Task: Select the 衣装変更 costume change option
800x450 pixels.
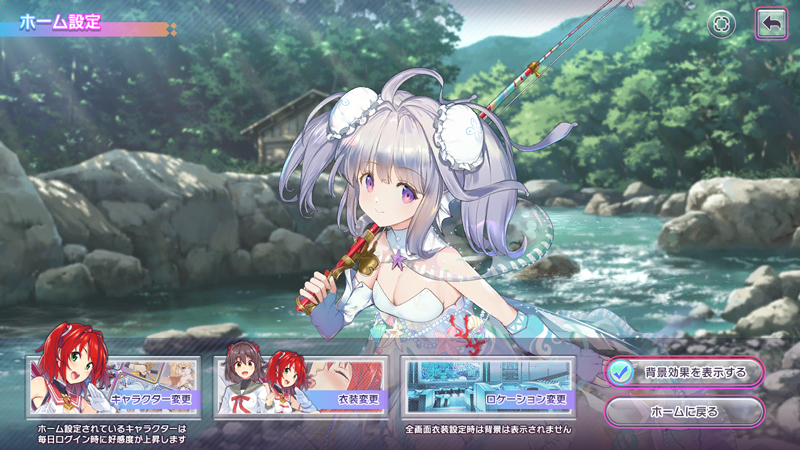Action: coord(300,387)
